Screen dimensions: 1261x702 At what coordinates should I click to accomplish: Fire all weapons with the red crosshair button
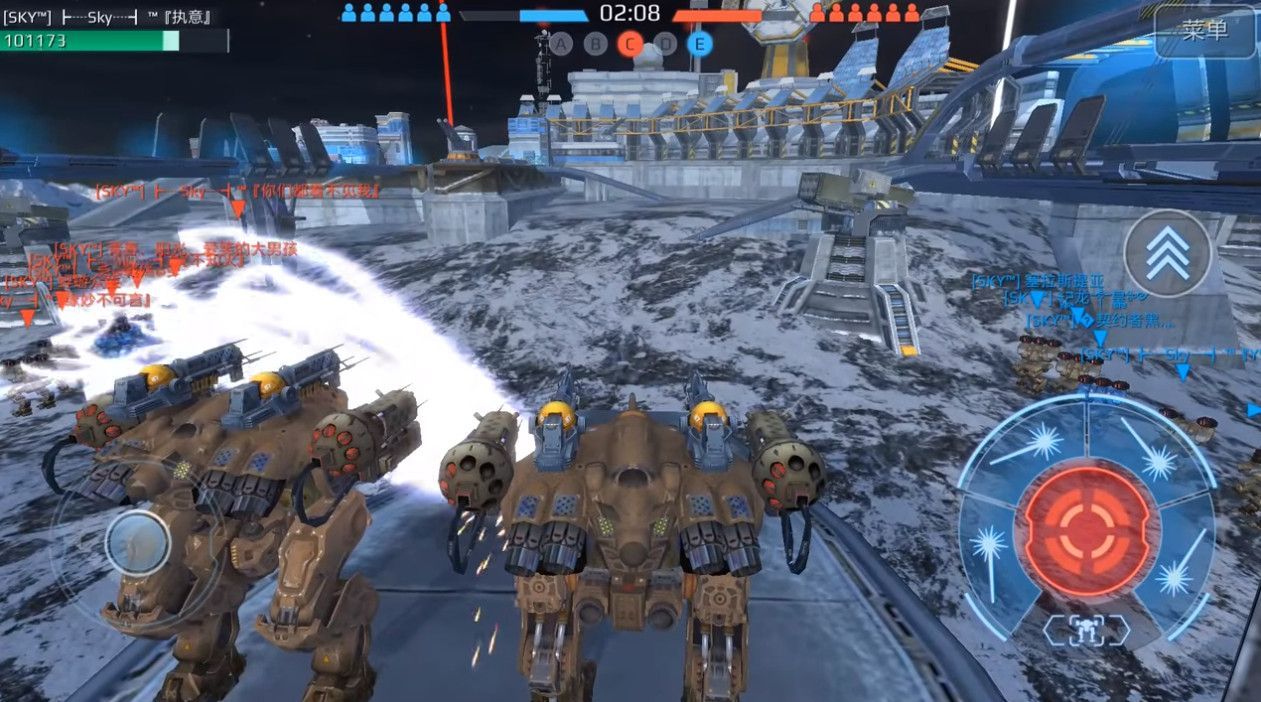pyautogui.click(x=1086, y=530)
